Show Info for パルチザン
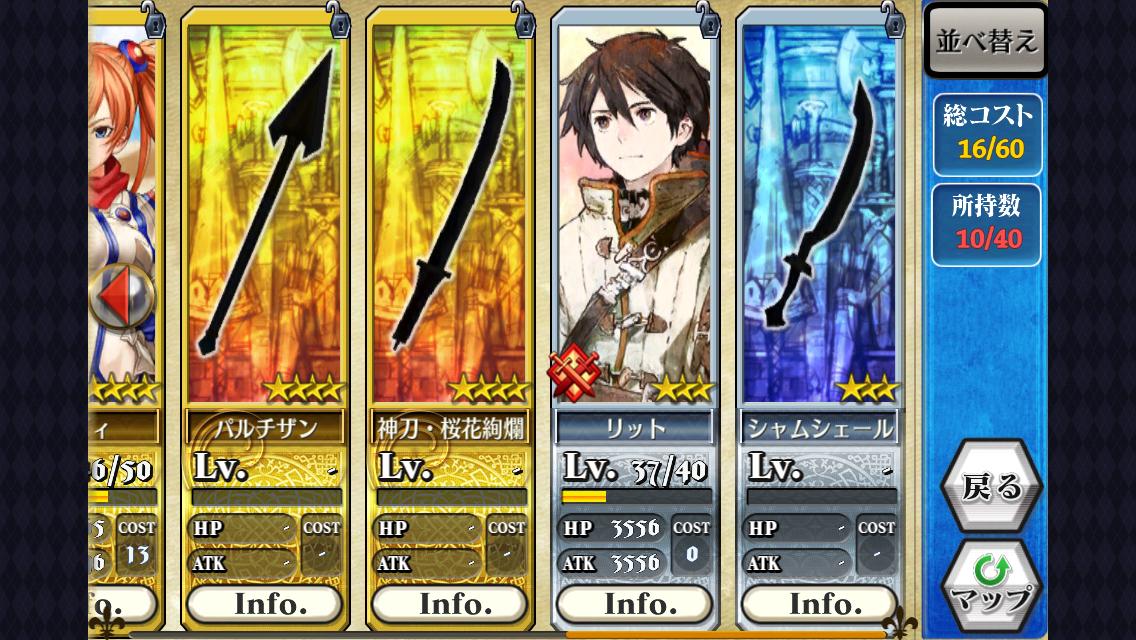Screen dimensions: 1136x640 point(265,604)
